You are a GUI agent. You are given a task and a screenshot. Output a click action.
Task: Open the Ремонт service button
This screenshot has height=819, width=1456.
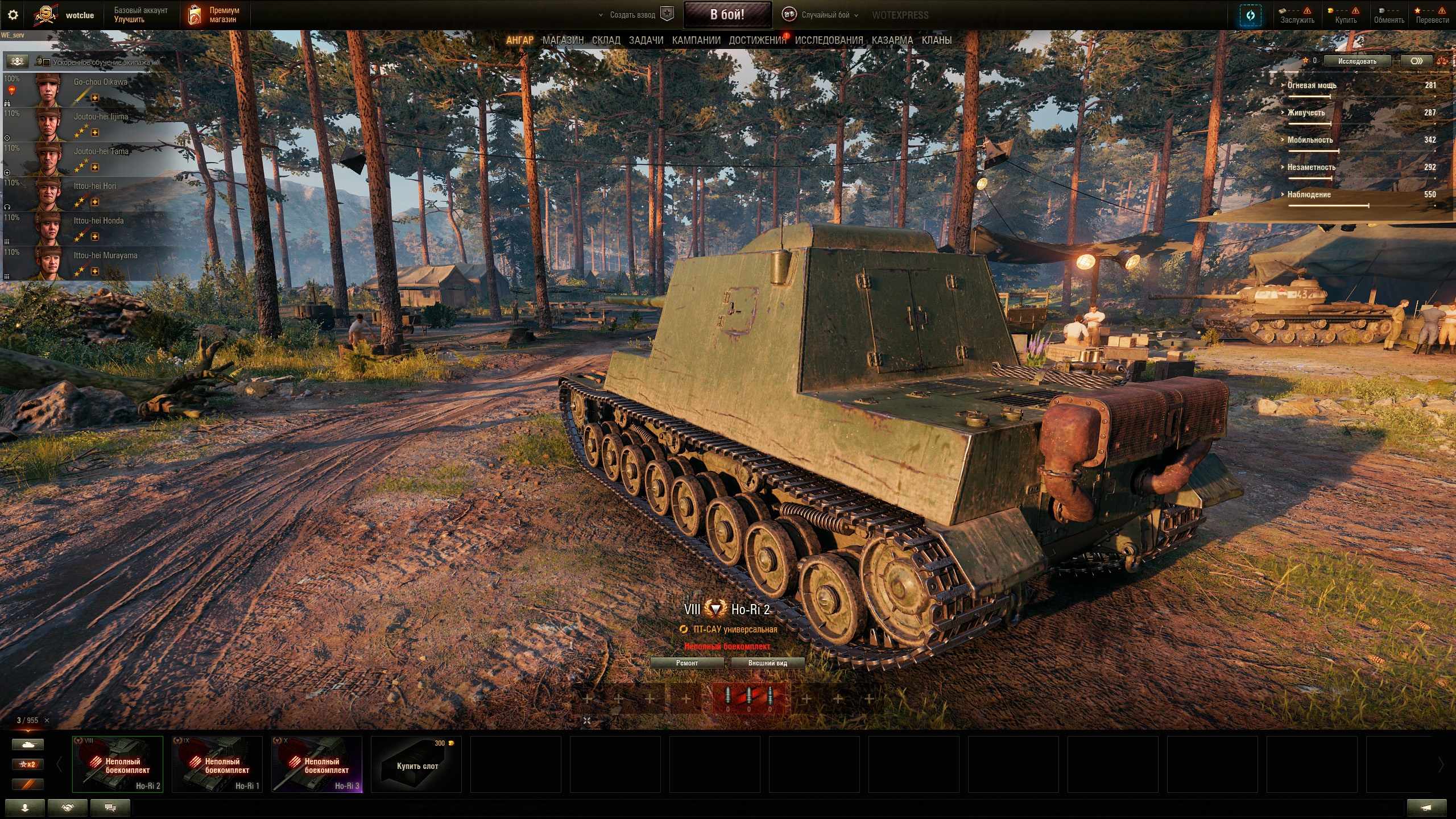click(686, 663)
